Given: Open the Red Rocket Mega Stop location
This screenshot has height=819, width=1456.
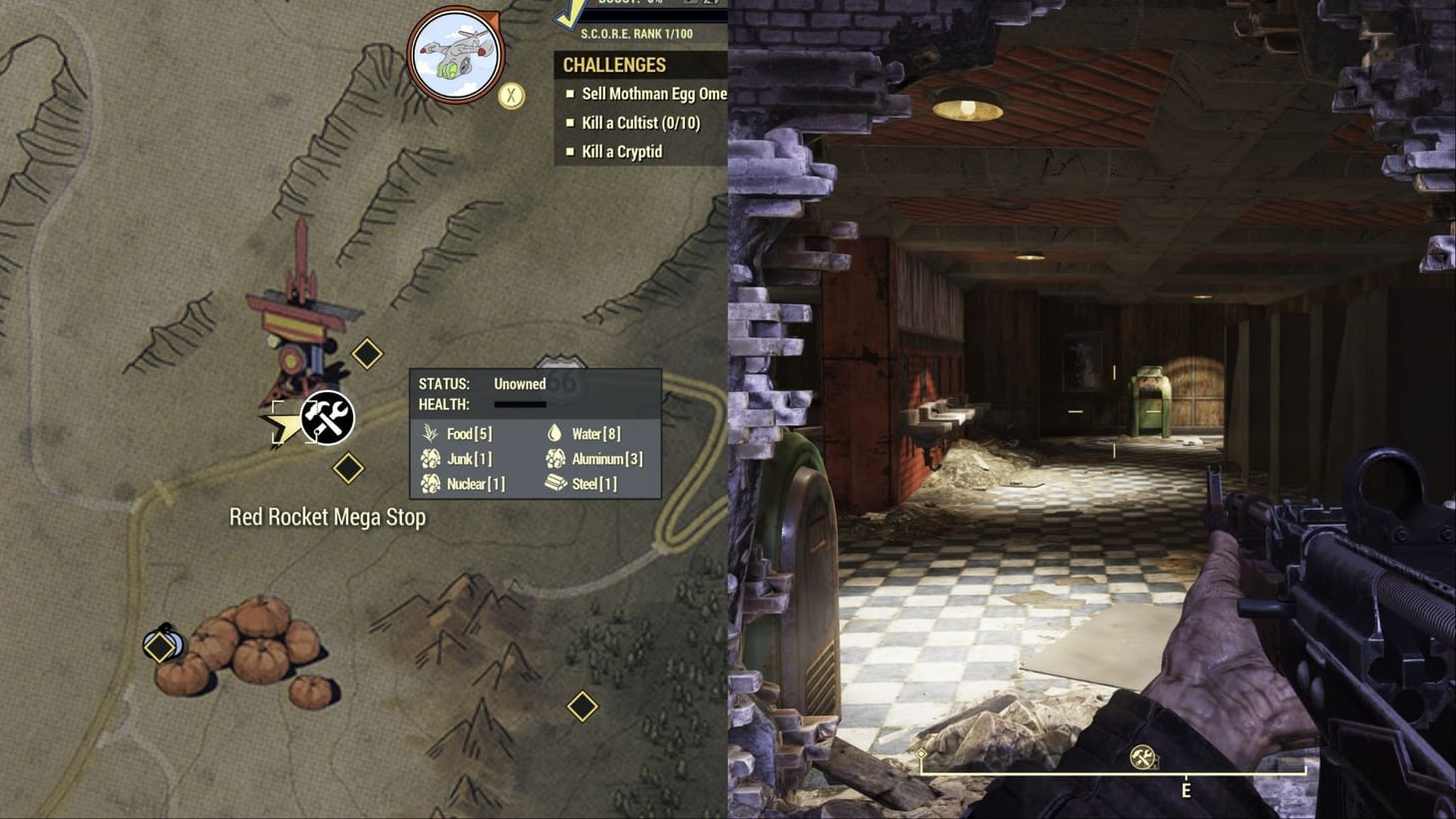Looking at the screenshot, I should pos(327,518).
